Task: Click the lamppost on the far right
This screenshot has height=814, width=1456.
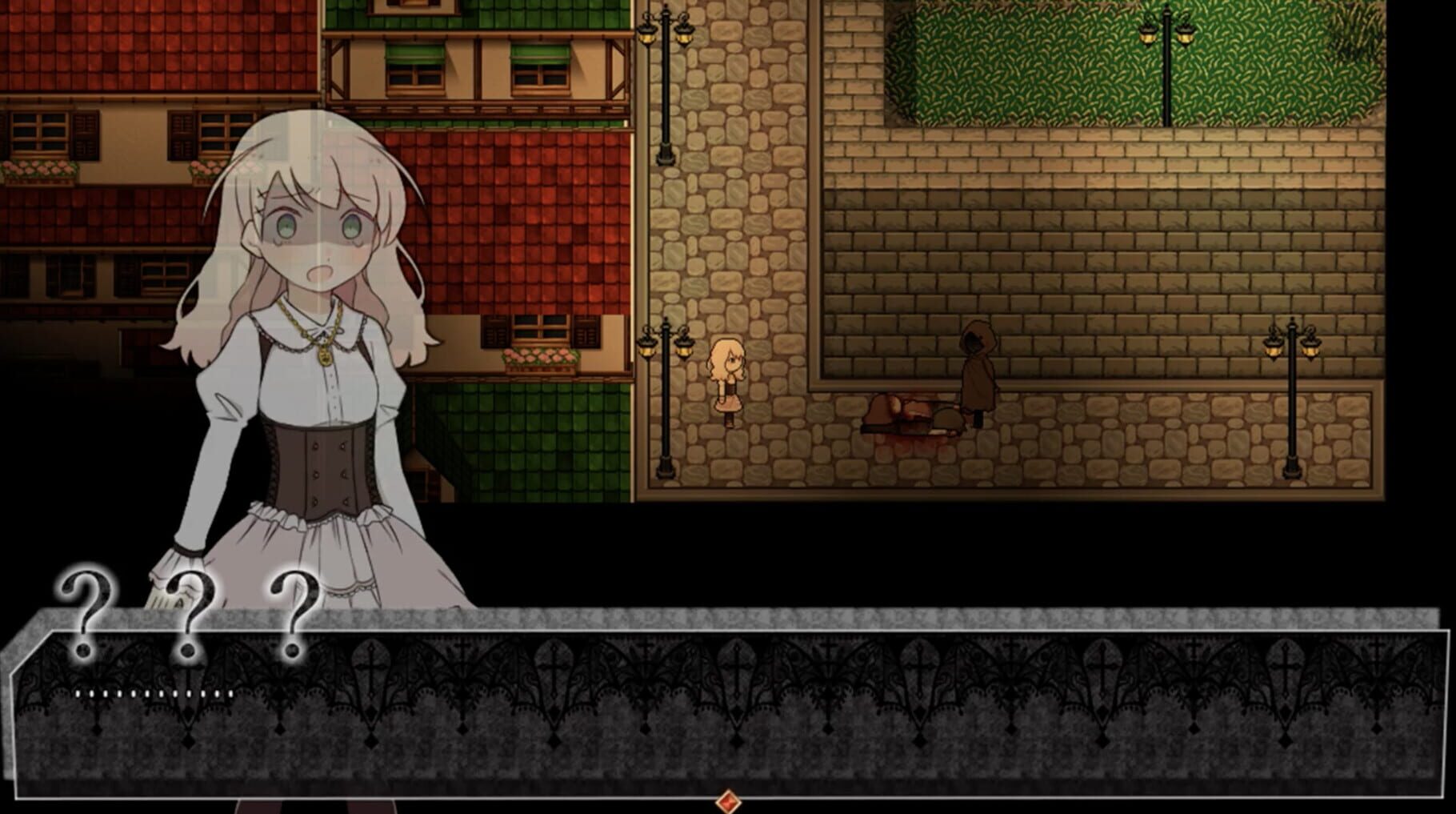Action: [1294, 392]
